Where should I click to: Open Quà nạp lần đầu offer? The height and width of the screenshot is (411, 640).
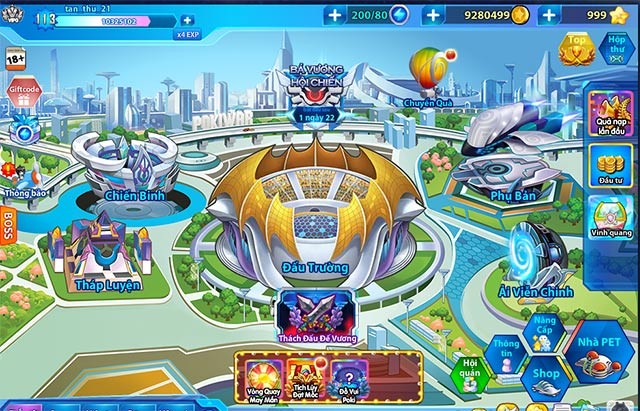click(x=607, y=115)
